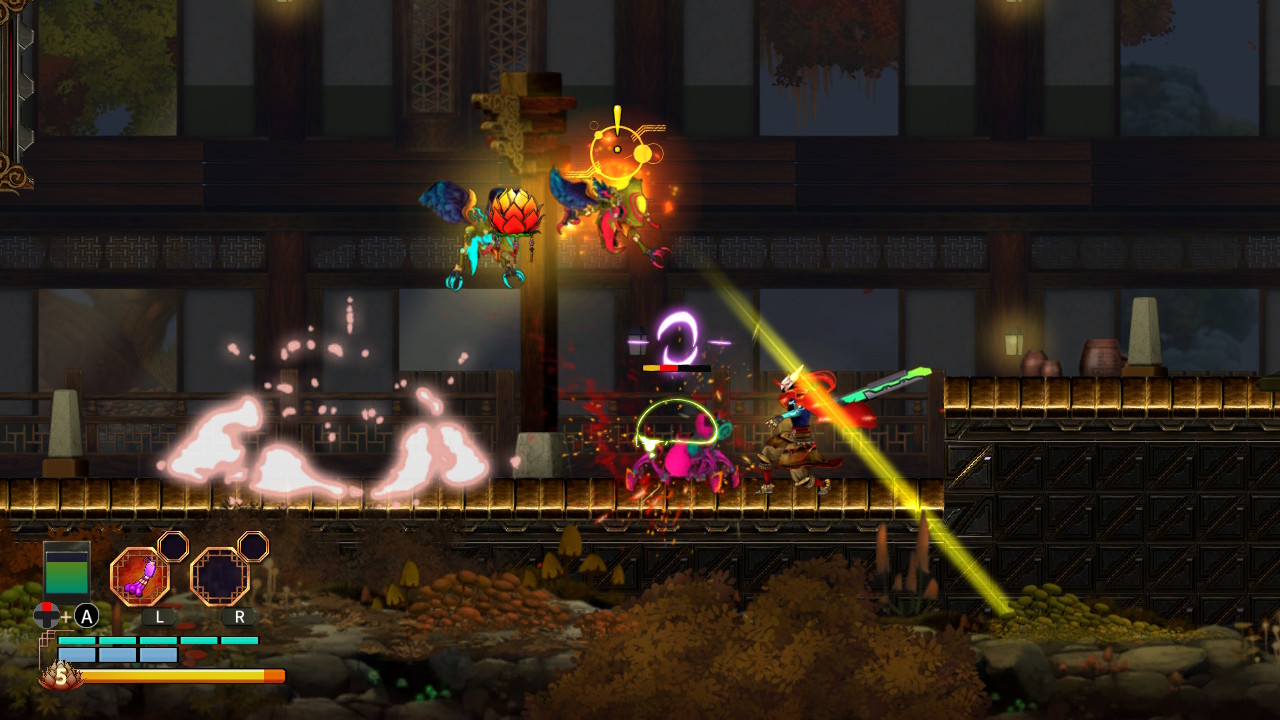Screen dimensions: 1280x720
Task: Click a blue energy bar segment below the stamina
Action: pyautogui.click(x=75, y=654)
